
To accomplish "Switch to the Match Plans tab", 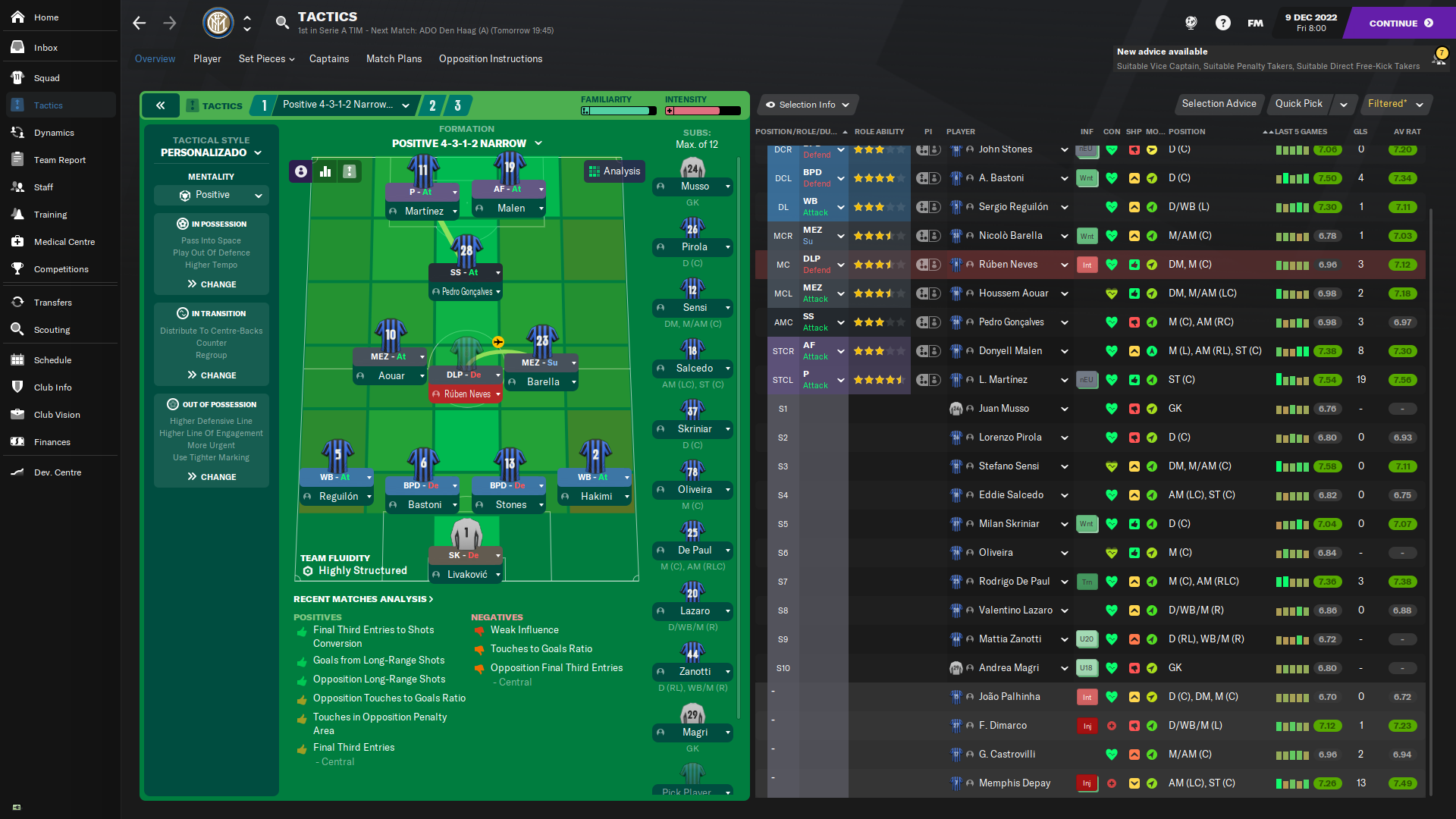I will coord(394,59).
